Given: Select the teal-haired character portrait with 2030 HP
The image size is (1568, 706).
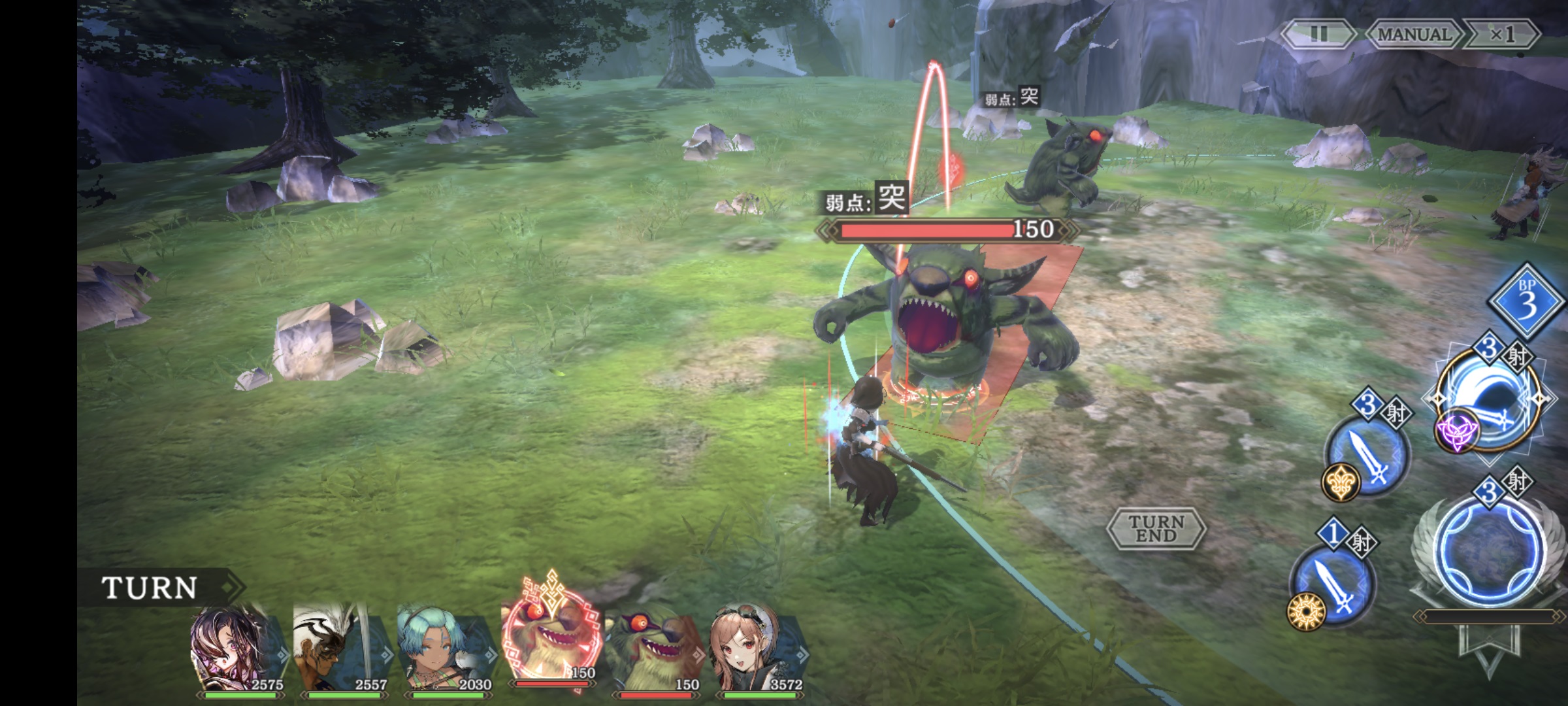Looking at the screenshot, I should click(x=446, y=647).
